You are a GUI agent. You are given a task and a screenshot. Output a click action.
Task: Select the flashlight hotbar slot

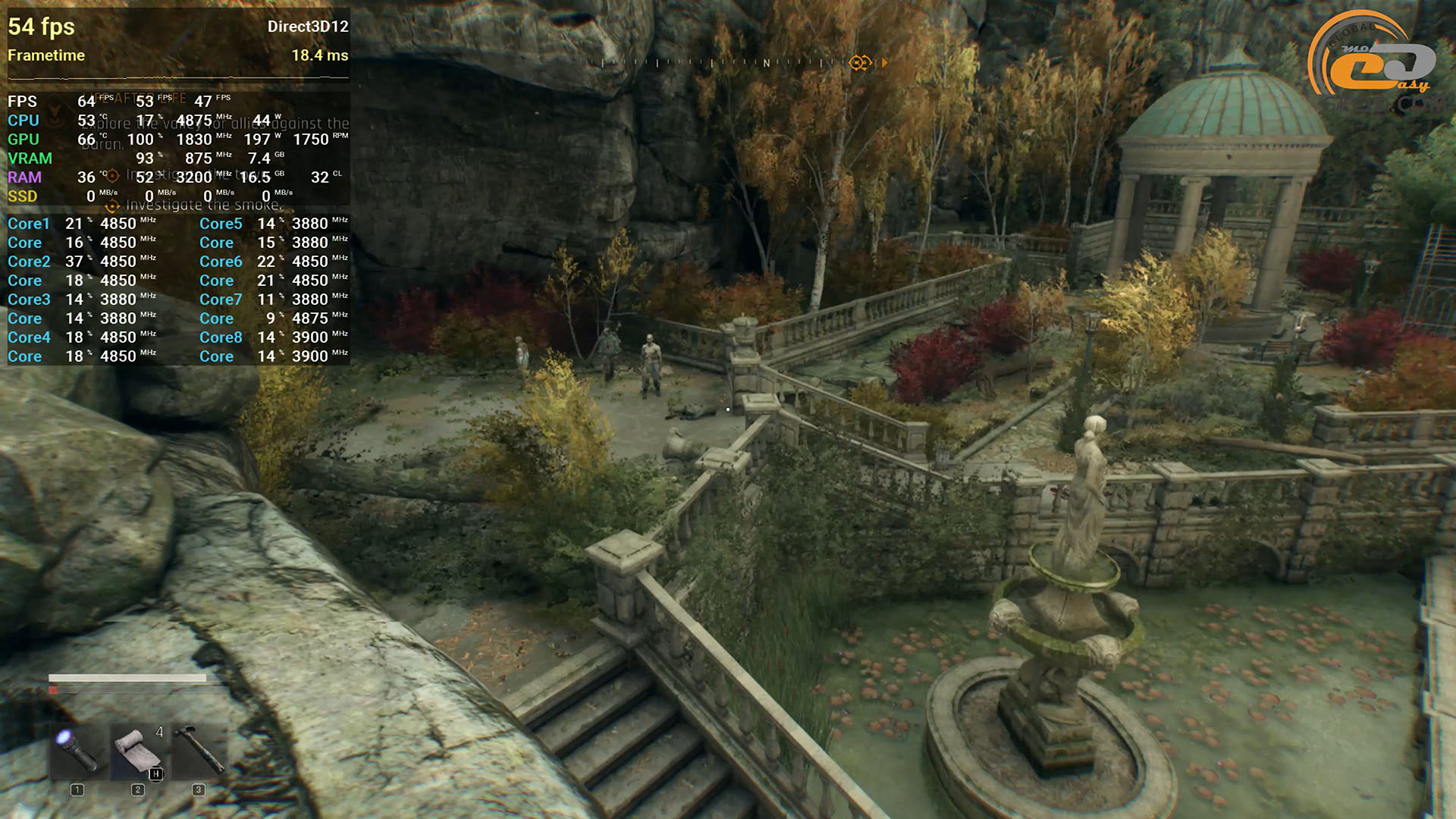click(78, 751)
